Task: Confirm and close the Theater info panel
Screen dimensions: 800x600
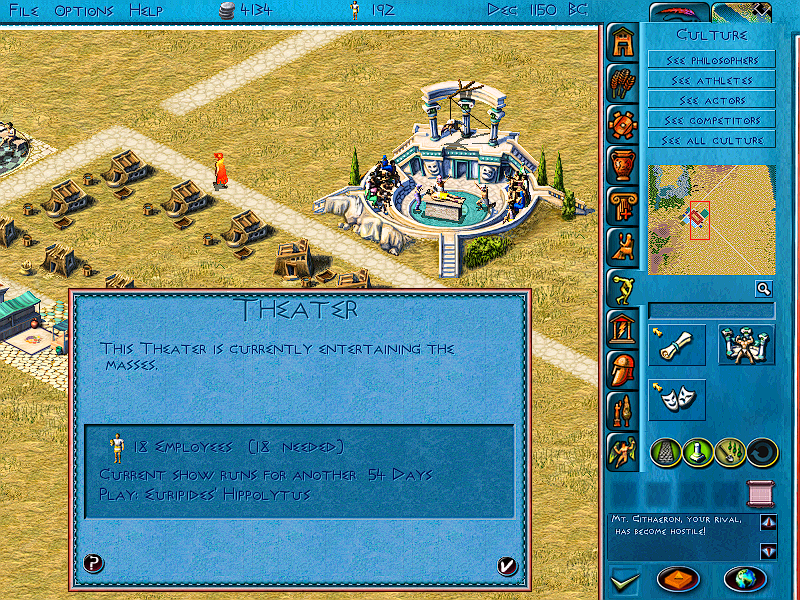Action: point(507,566)
